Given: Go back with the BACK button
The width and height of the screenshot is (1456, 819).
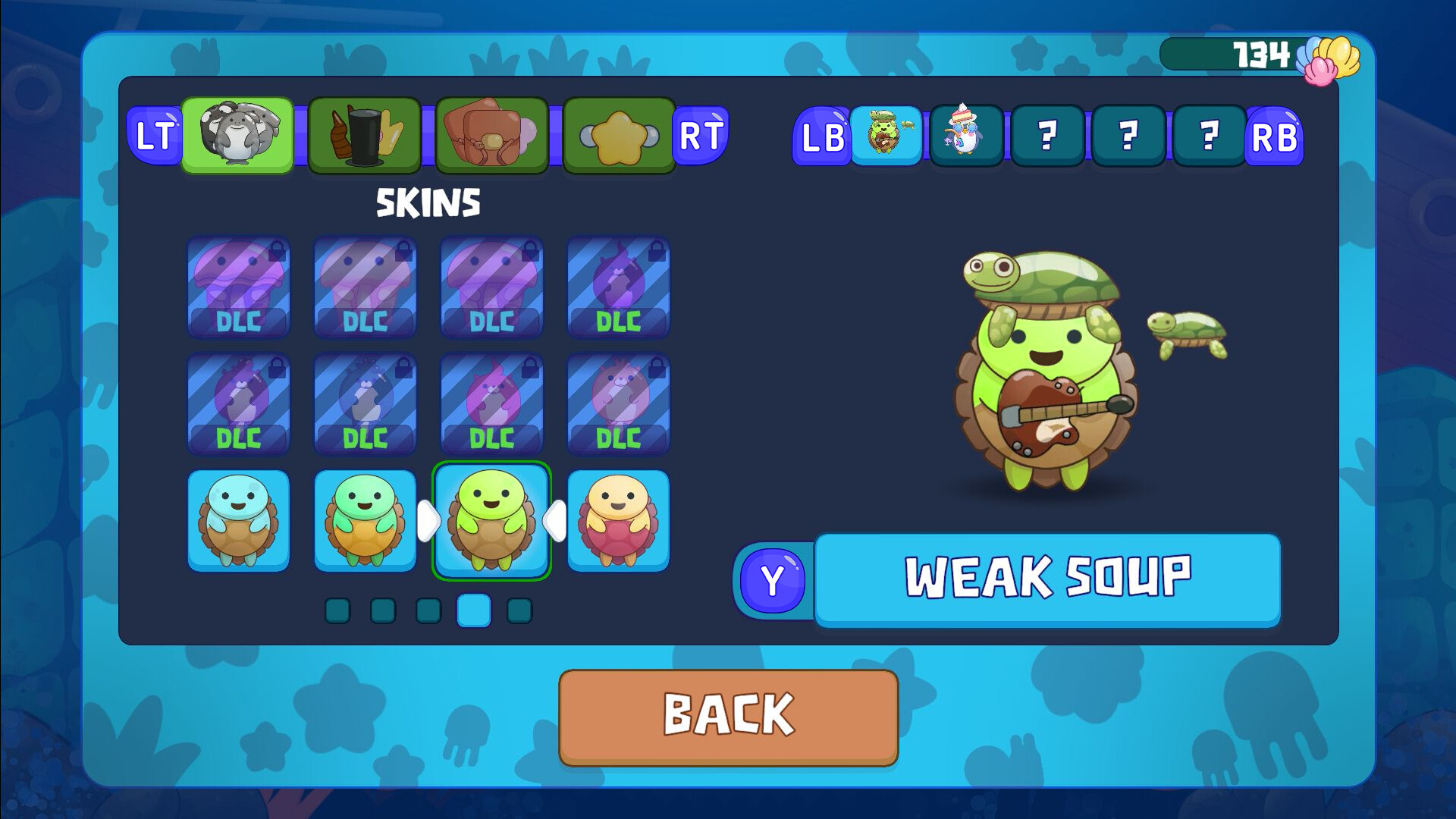Looking at the screenshot, I should point(728,716).
